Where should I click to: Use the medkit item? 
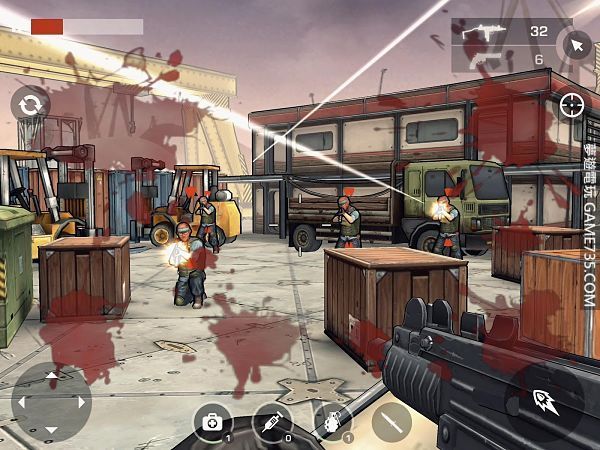[212, 422]
